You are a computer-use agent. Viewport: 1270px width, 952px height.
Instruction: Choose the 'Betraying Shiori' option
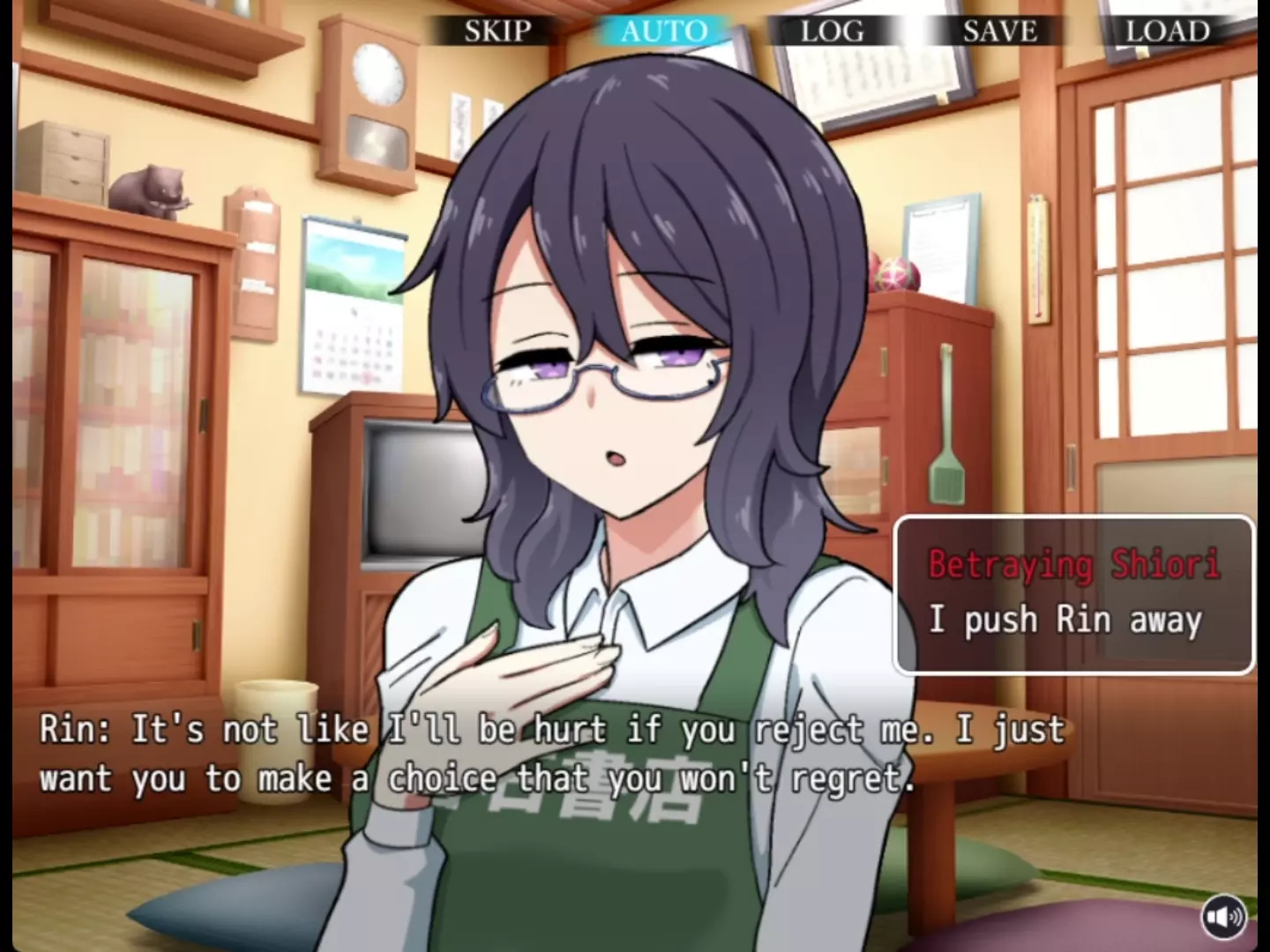coord(1073,564)
